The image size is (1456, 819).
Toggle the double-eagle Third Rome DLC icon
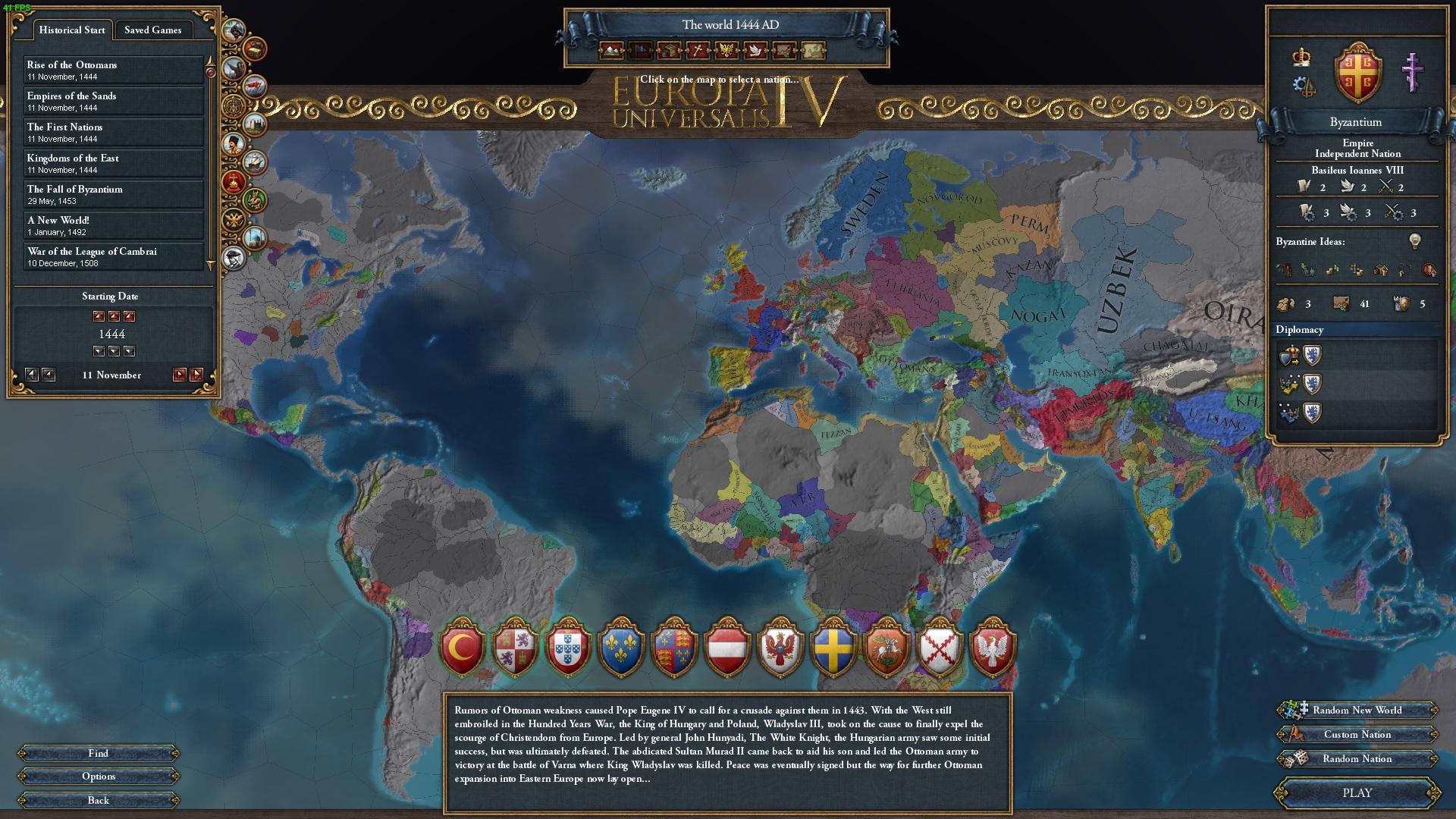coord(233,218)
